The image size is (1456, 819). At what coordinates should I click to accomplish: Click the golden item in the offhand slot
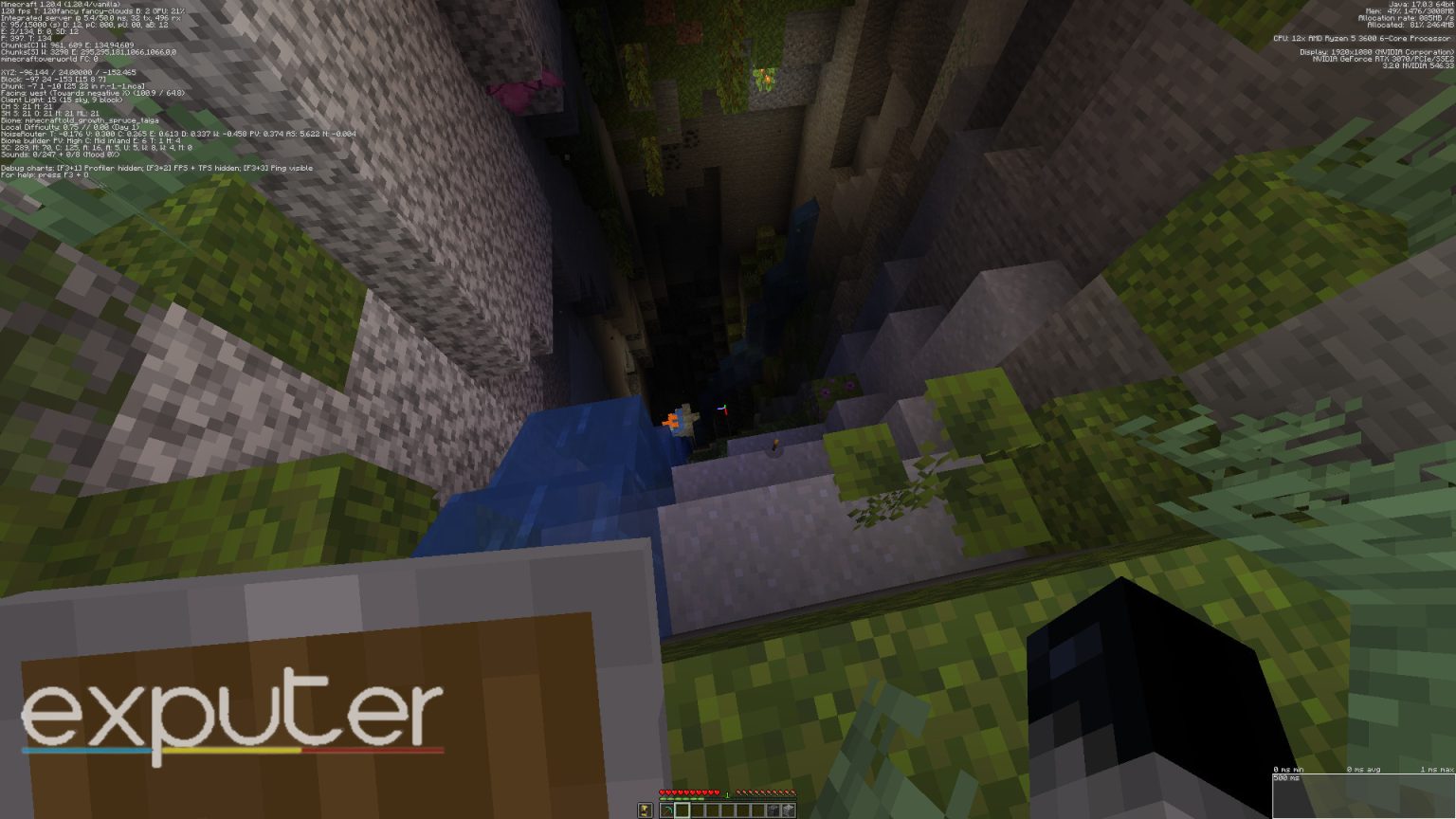click(646, 810)
